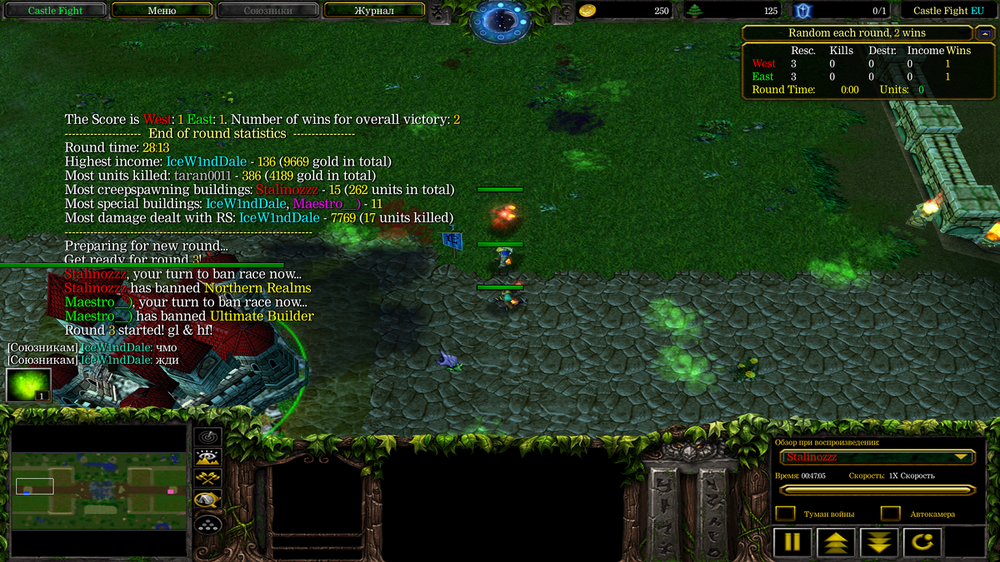The width and height of the screenshot is (1000, 562).
Task: Restart the replay from the beginning
Action: (x=922, y=543)
